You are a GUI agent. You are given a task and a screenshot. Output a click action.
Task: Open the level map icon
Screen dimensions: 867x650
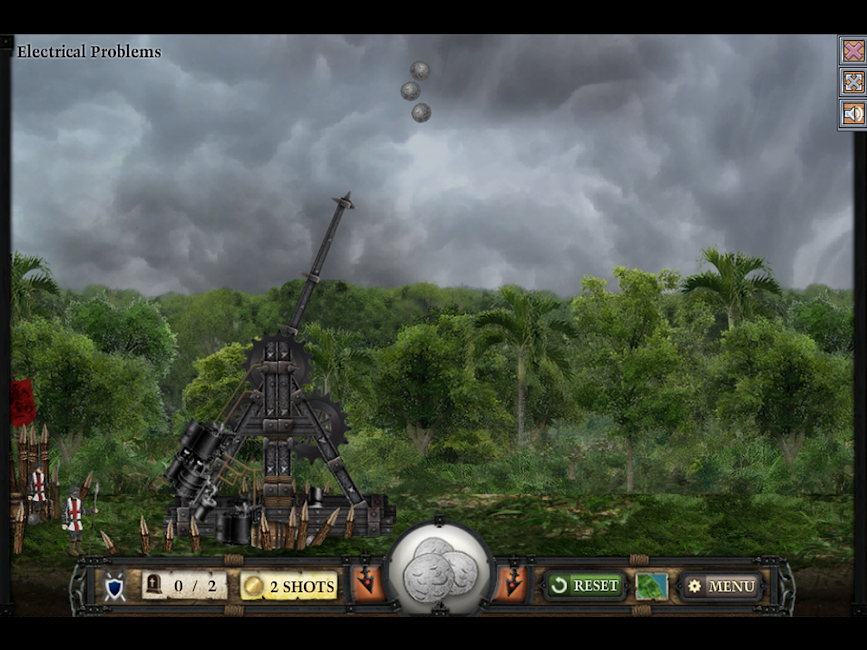pyautogui.click(x=651, y=586)
